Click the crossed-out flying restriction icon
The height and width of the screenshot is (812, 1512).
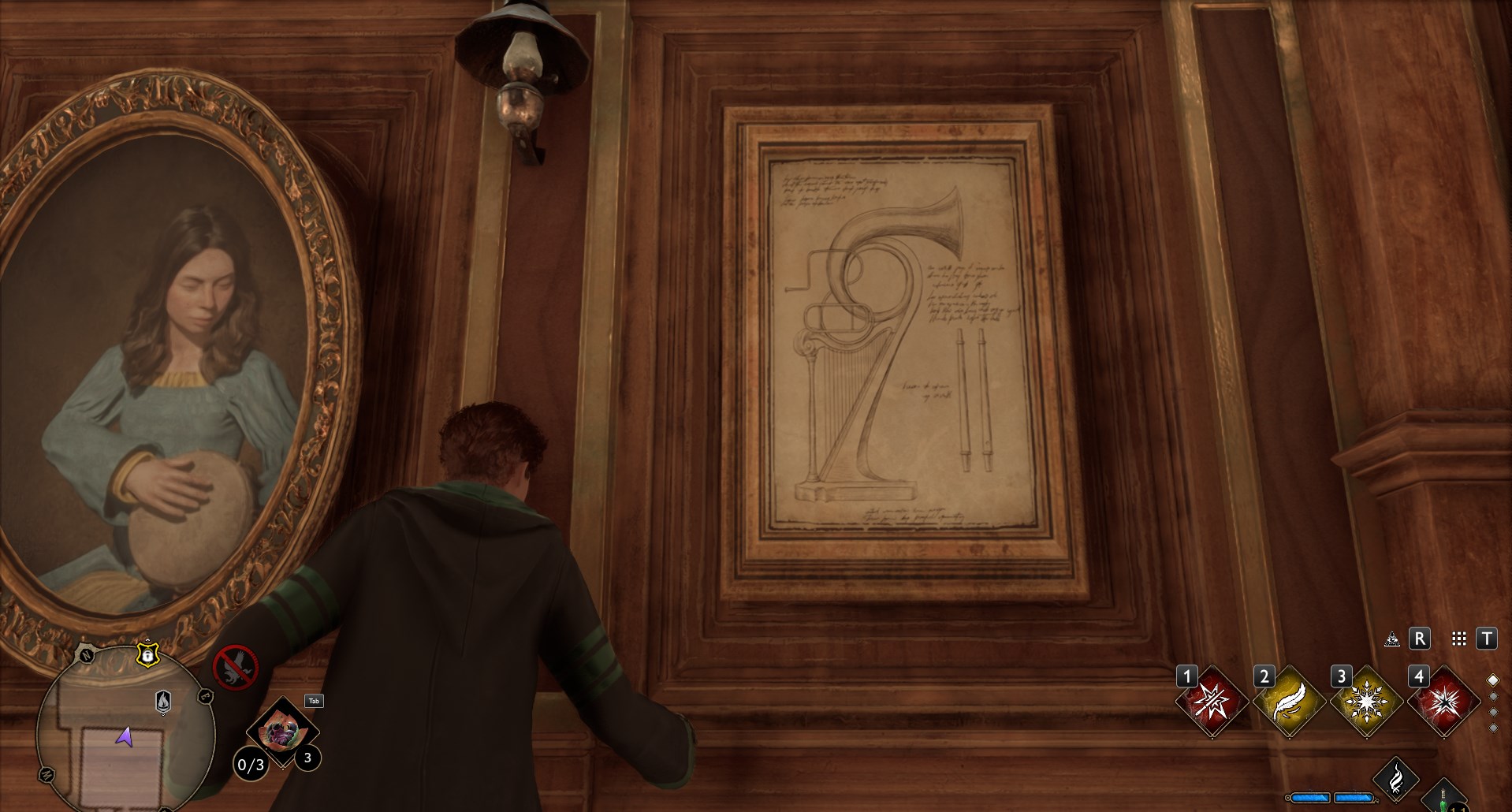[x=235, y=667]
